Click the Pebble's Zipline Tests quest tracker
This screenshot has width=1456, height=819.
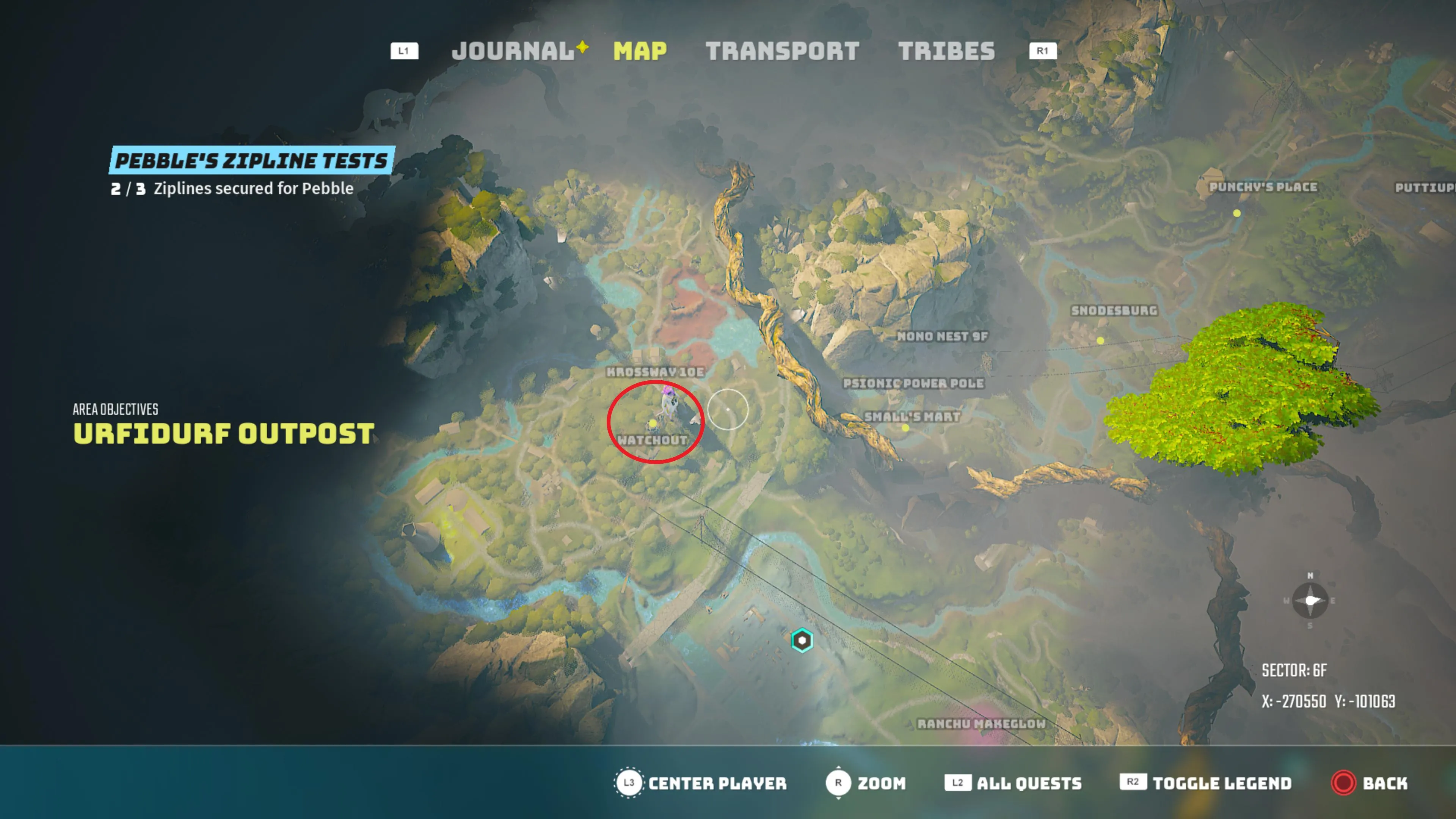tap(251, 161)
